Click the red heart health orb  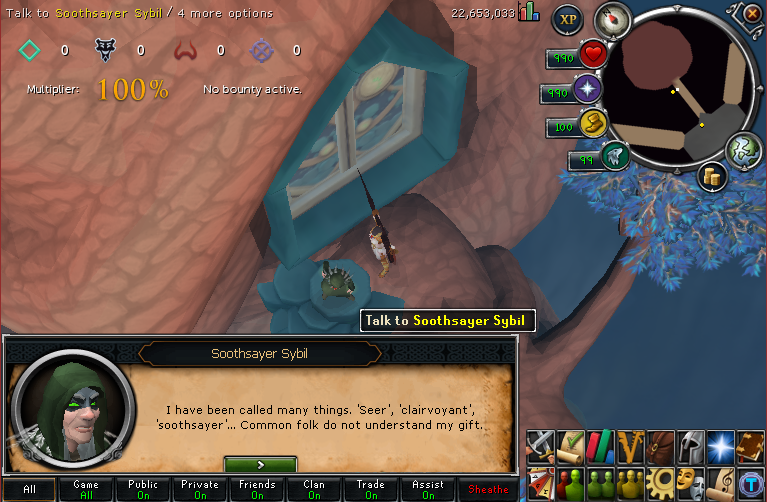tap(593, 56)
